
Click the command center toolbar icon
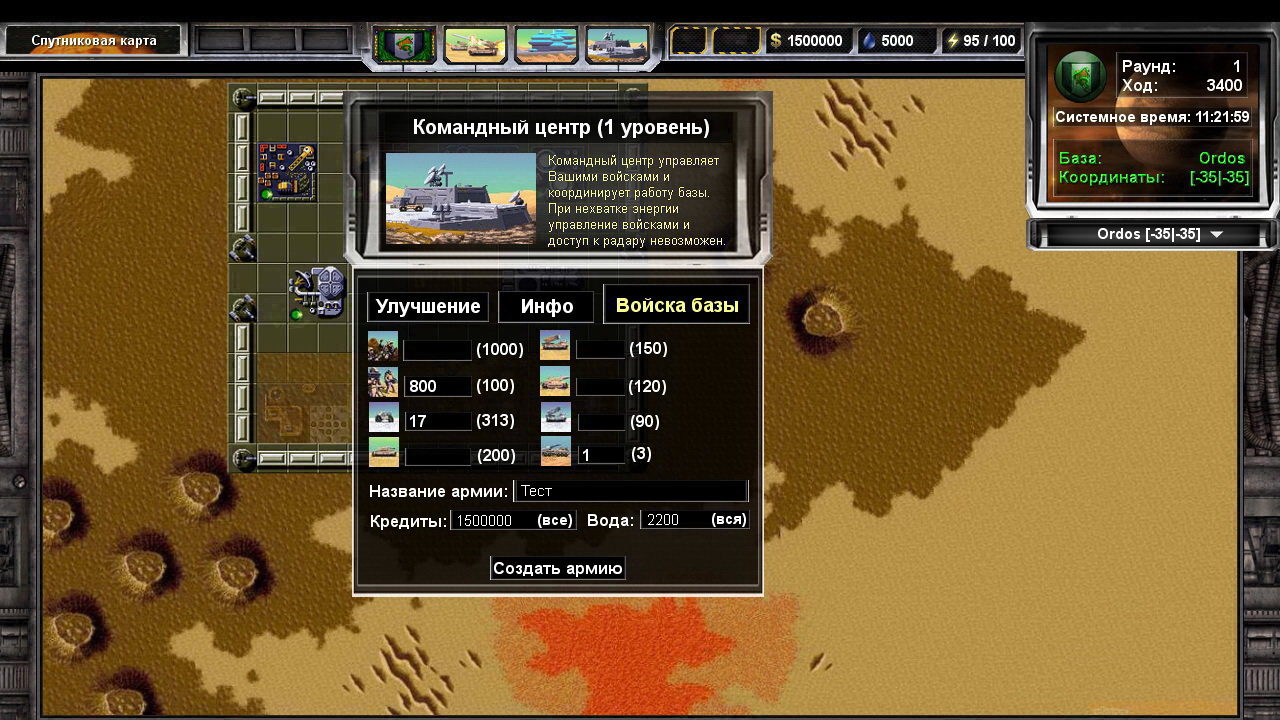617,44
